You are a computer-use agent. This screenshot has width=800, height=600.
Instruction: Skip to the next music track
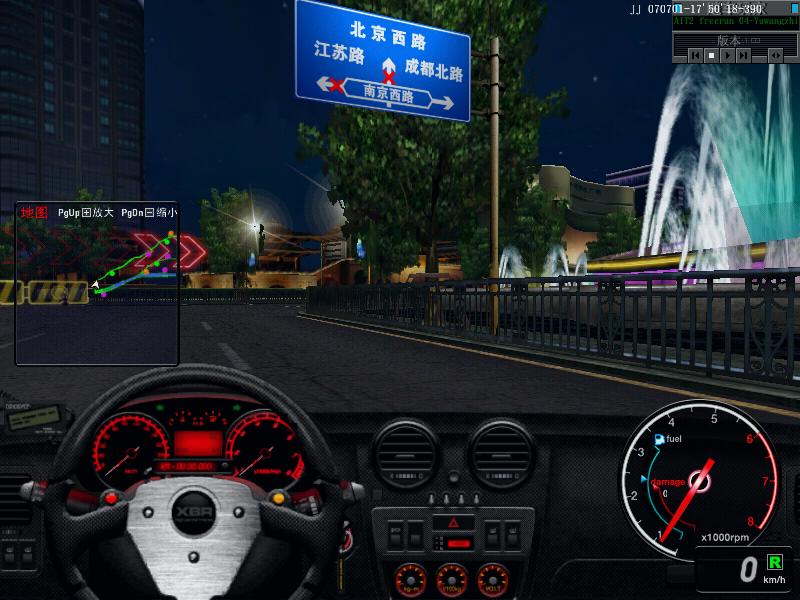coord(744,57)
